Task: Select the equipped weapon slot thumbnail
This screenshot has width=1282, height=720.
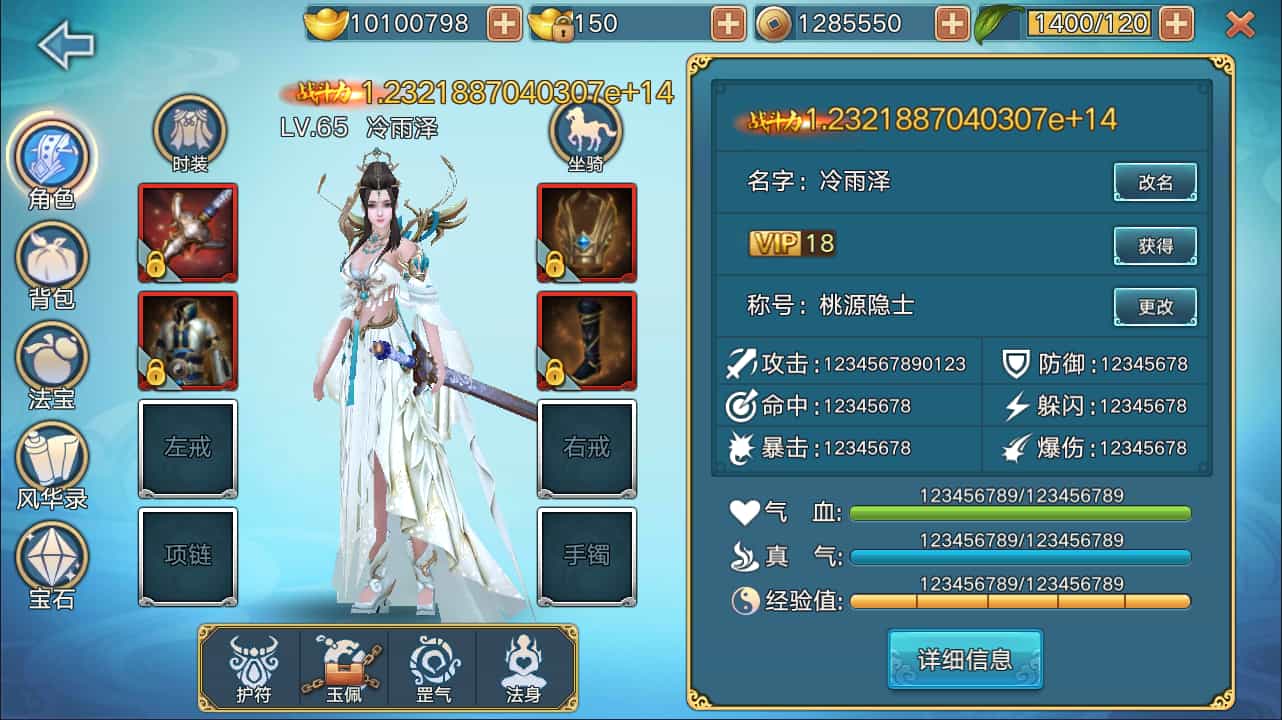Action: coord(188,230)
